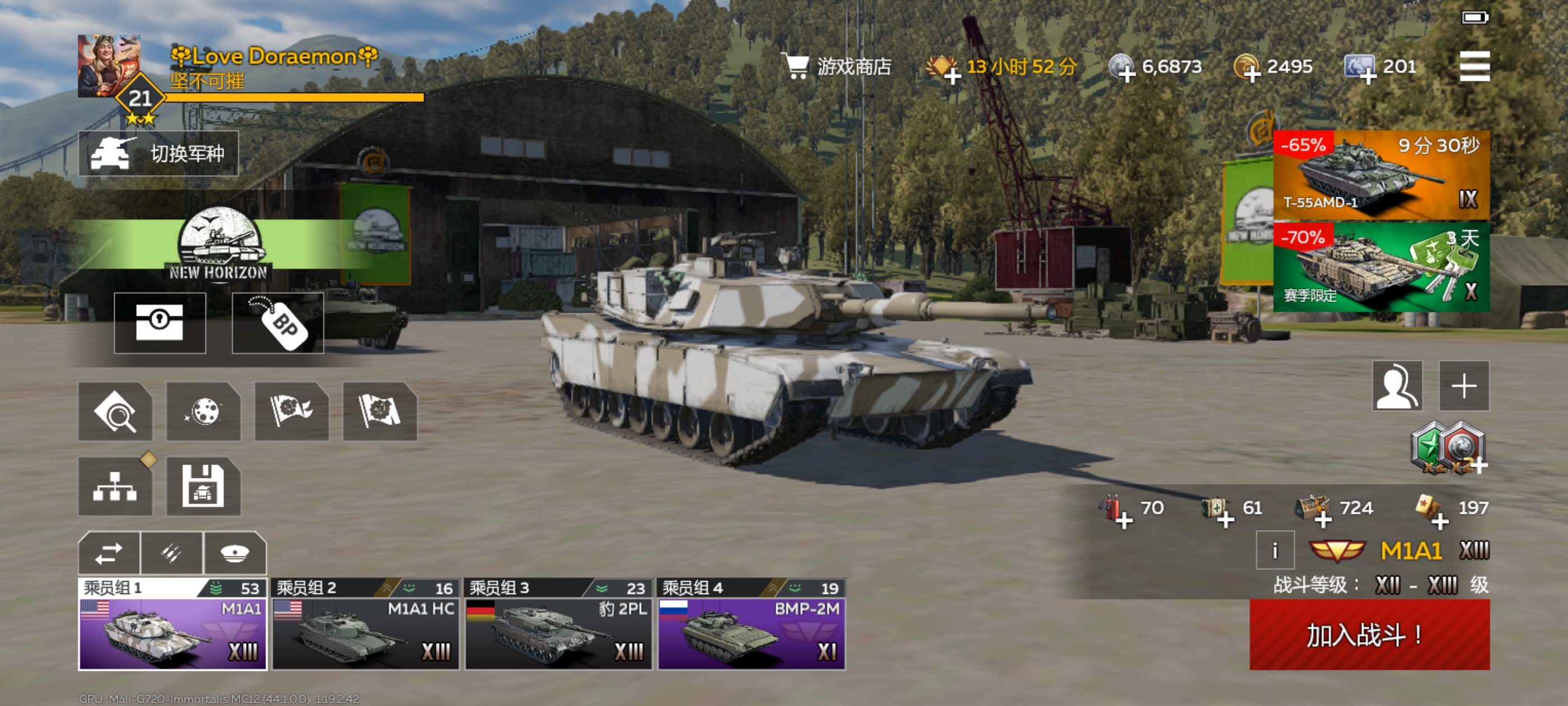This screenshot has width=1568, height=706.
Task: Join the battle with the red button
Action: [x=1369, y=635]
